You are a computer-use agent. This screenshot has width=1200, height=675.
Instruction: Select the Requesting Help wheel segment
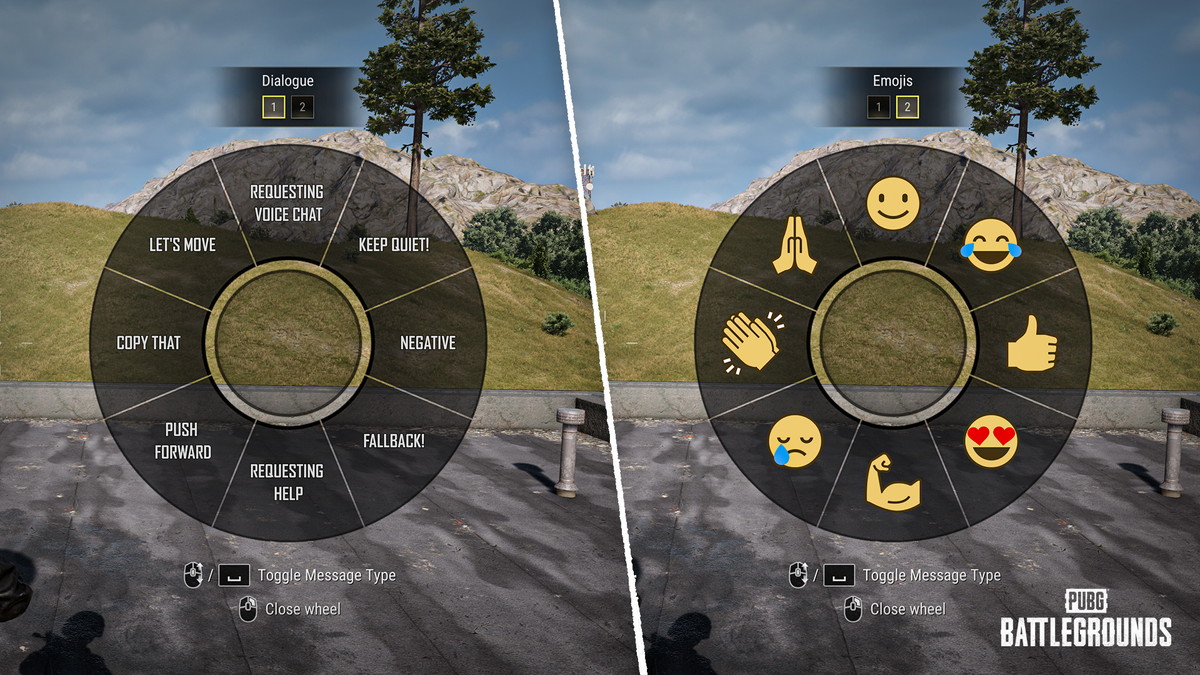pyautogui.click(x=287, y=482)
